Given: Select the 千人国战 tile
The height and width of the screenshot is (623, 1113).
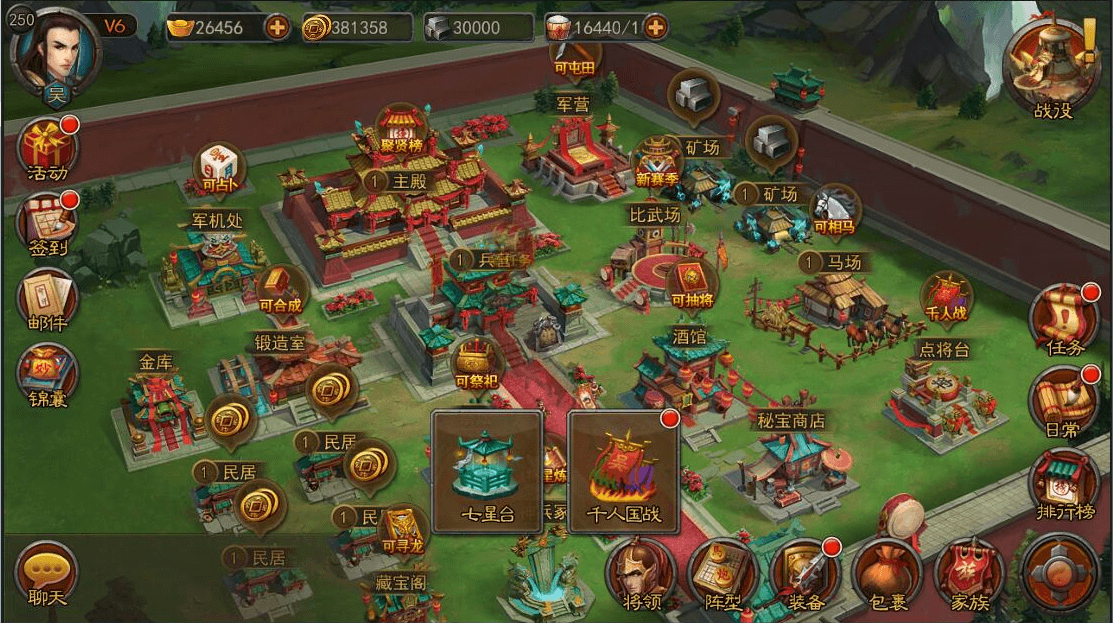Looking at the screenshot, I should click(624, 470).
